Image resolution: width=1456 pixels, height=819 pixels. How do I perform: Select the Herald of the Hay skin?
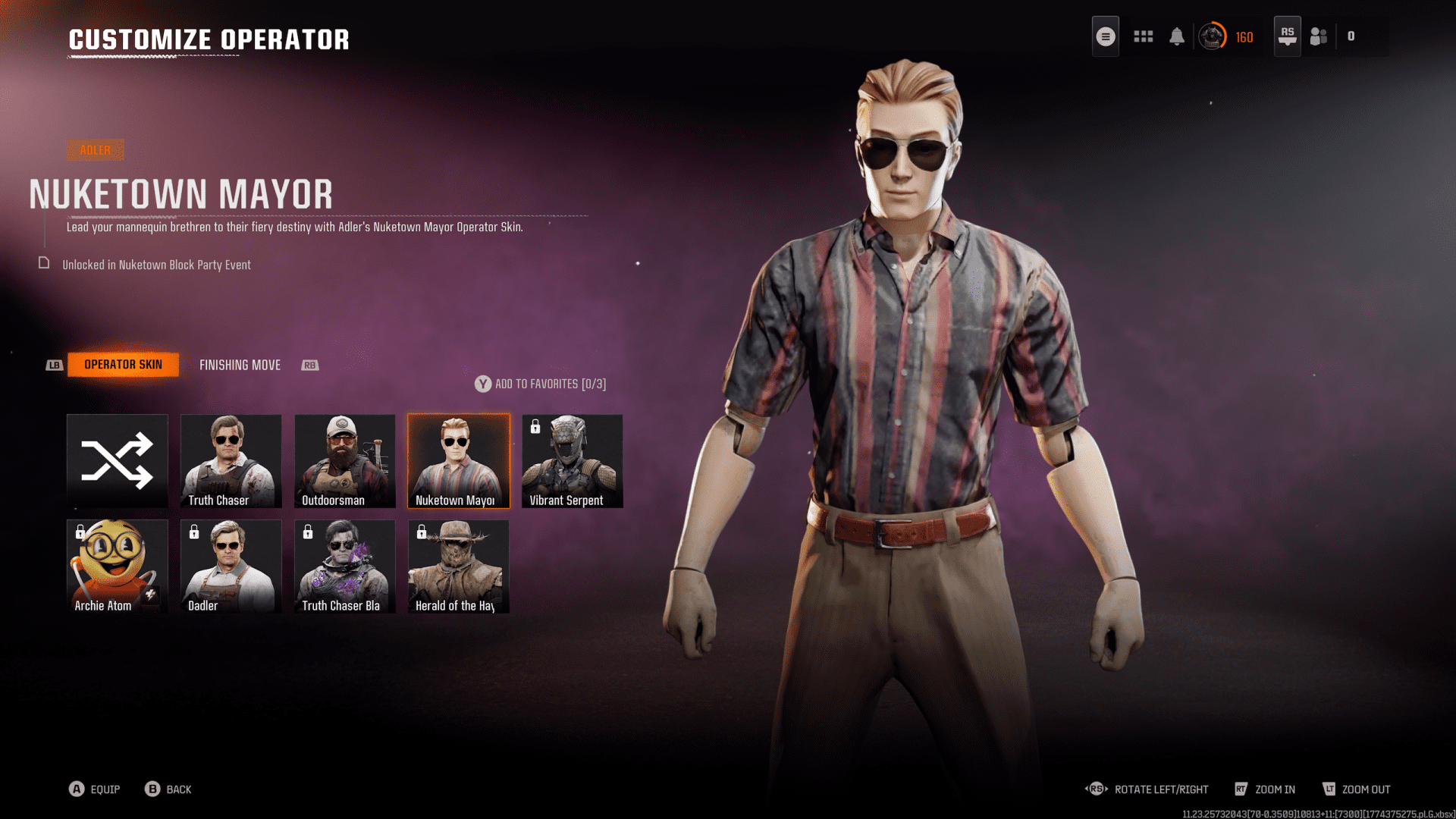point(459,566)
